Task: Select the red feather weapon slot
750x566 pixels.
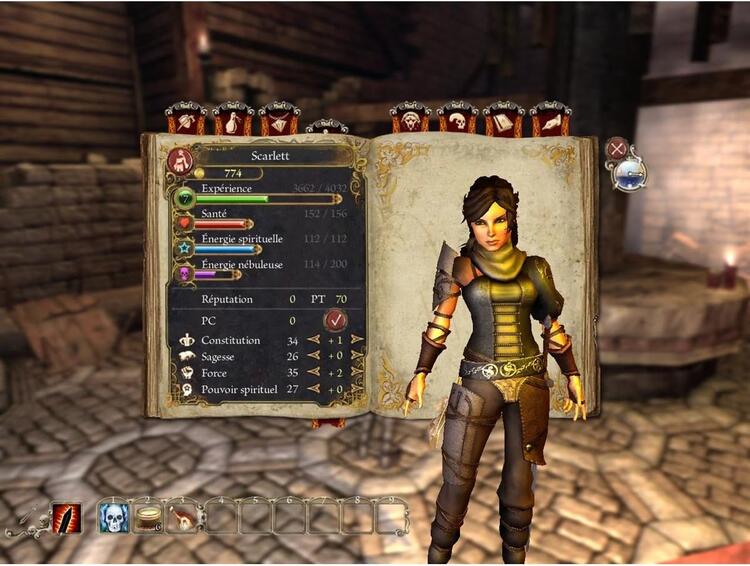Action: click(x=66, y=518)
